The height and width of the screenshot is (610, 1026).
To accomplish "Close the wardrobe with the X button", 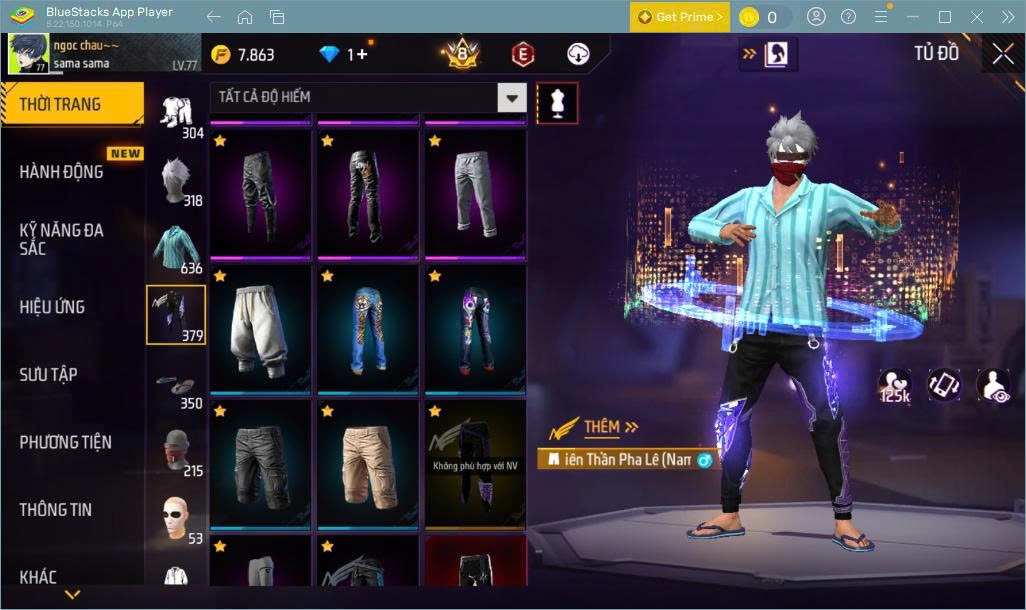I will pyautogui.click(x=1003, y=55).
